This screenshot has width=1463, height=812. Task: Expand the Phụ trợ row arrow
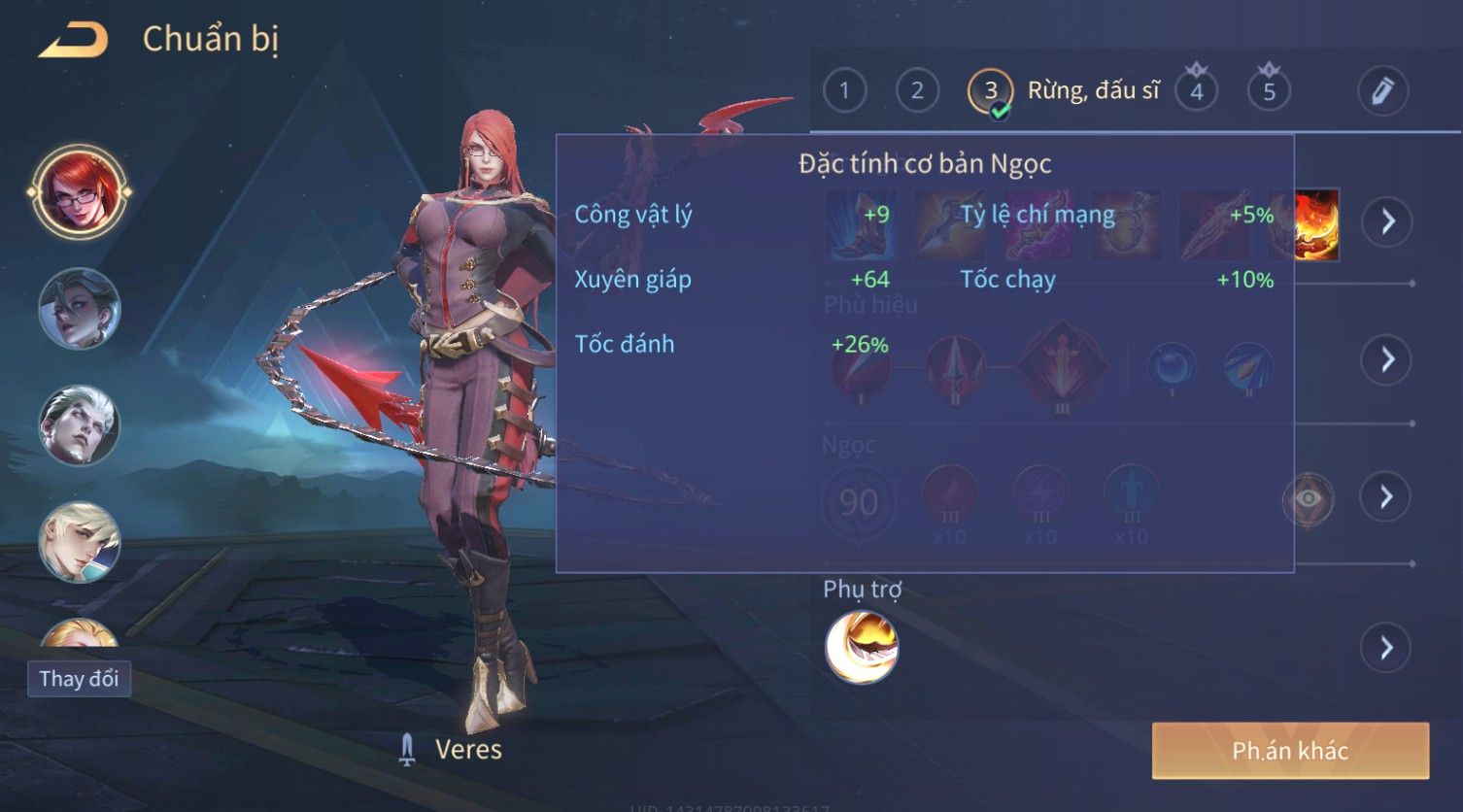pos(1386,647)
